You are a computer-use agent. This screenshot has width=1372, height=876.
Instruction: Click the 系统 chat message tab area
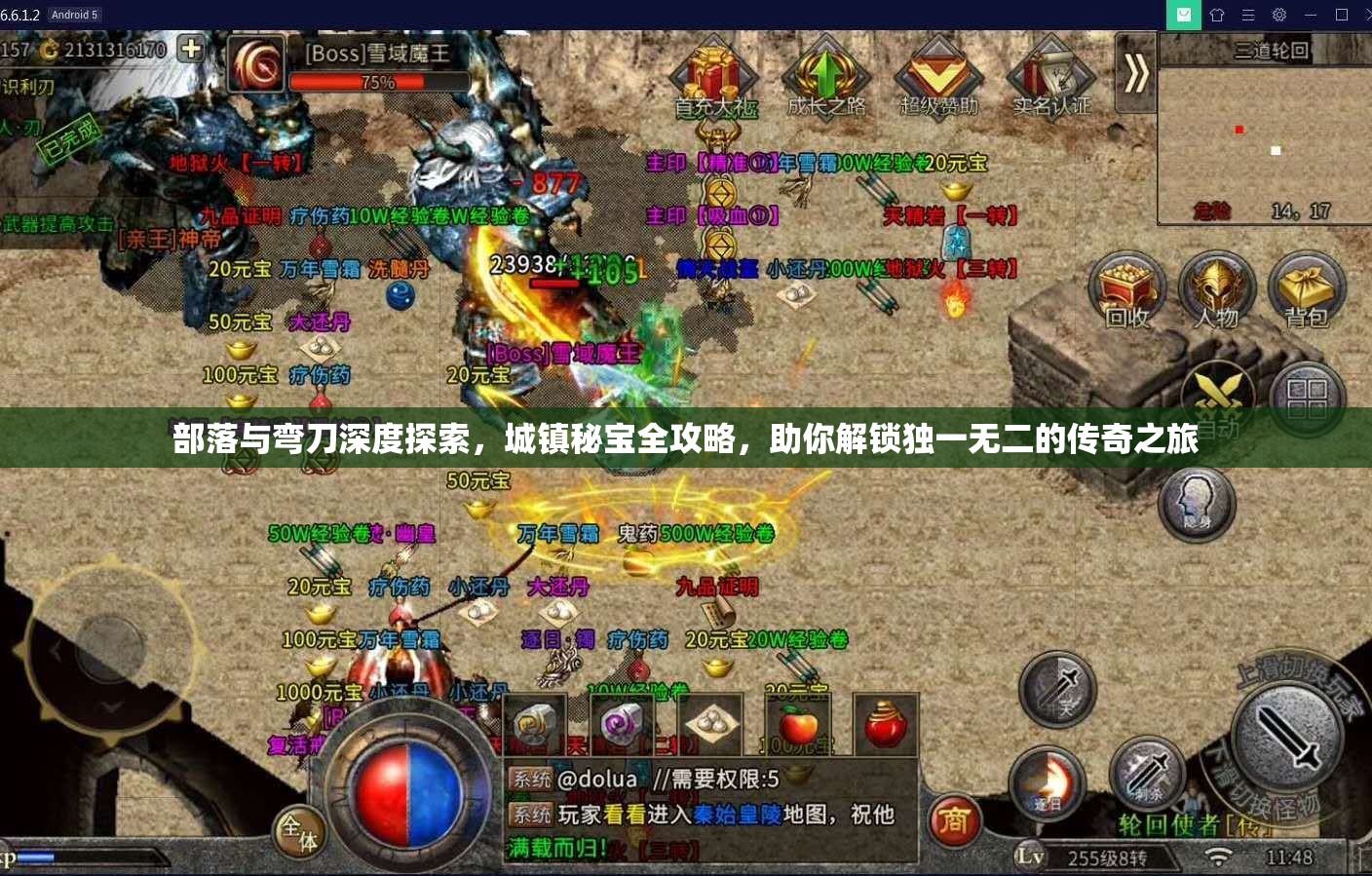[531, 780]
